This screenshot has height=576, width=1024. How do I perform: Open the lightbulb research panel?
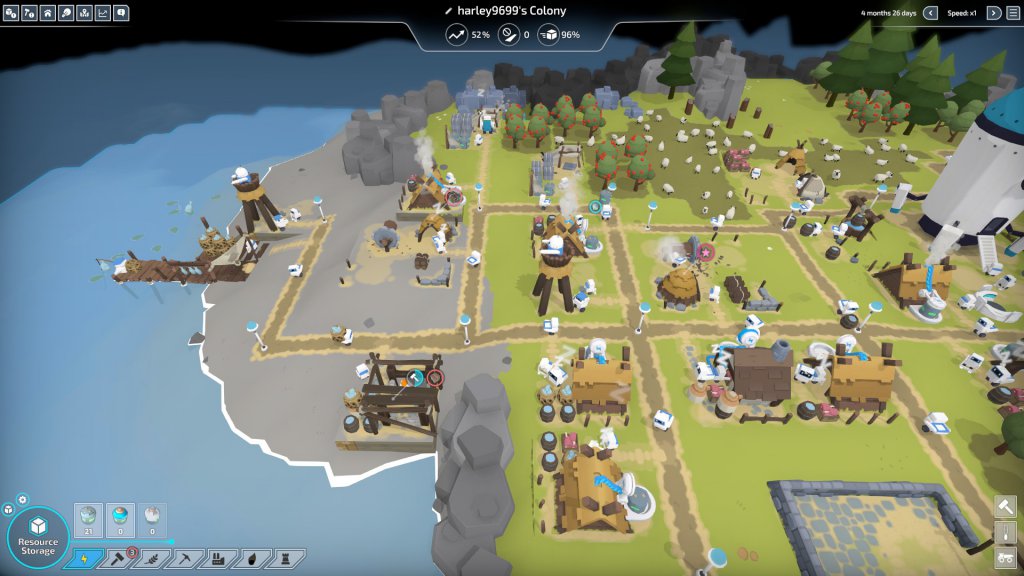[66, 13]
